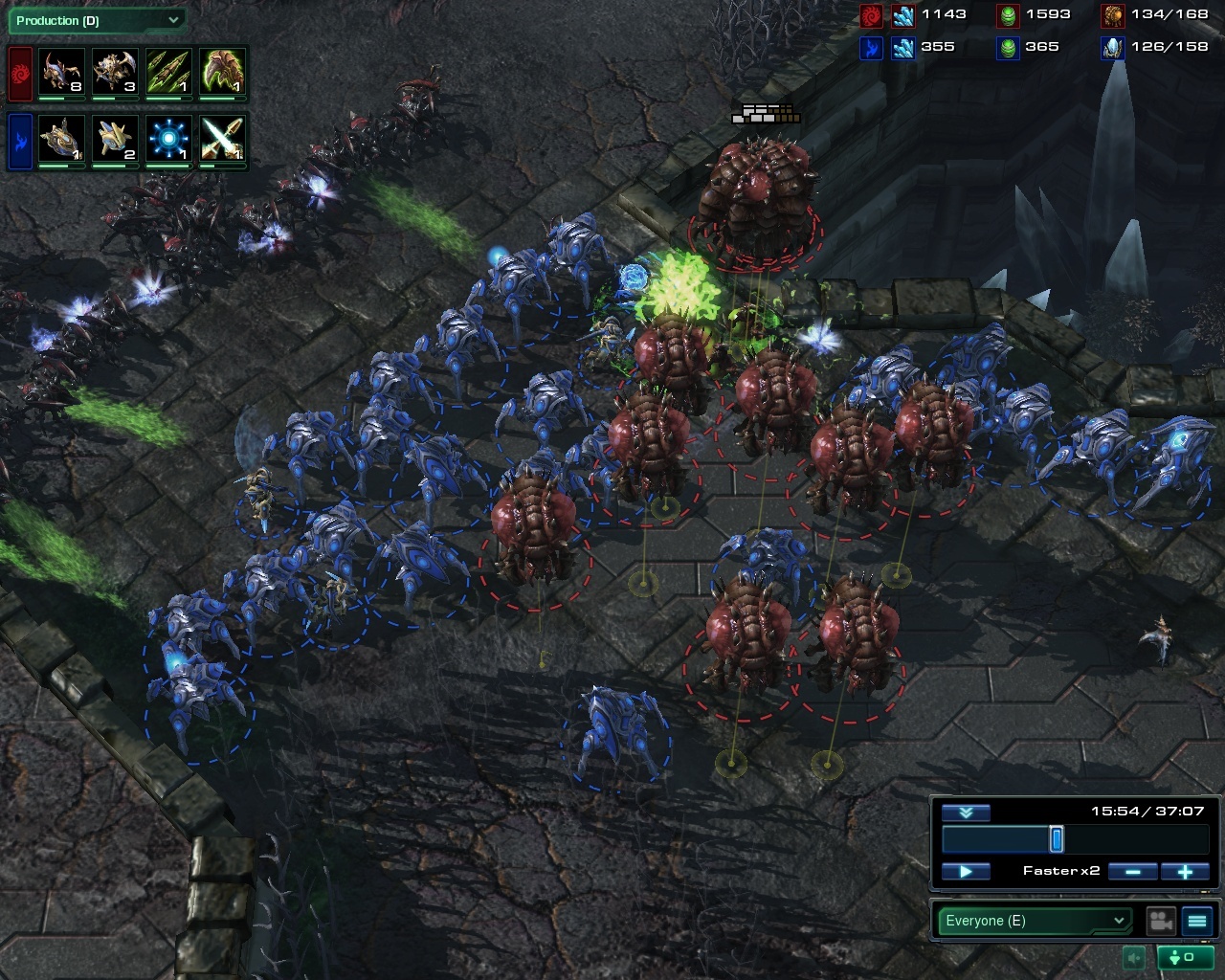Increase replay speed with the plus button
This screenshot has height=980, width=1225.
(1185, 871)
